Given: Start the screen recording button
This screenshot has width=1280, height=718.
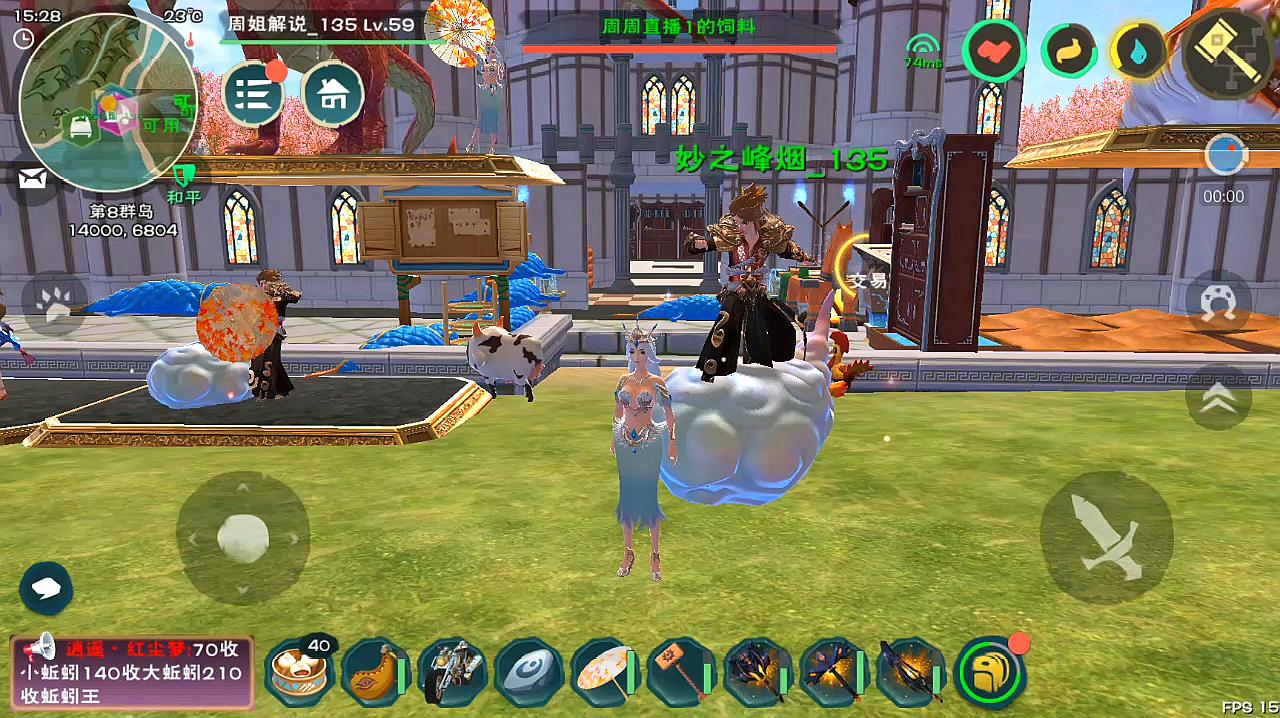Looking at the screenshot, I should tap(1225, 156).
